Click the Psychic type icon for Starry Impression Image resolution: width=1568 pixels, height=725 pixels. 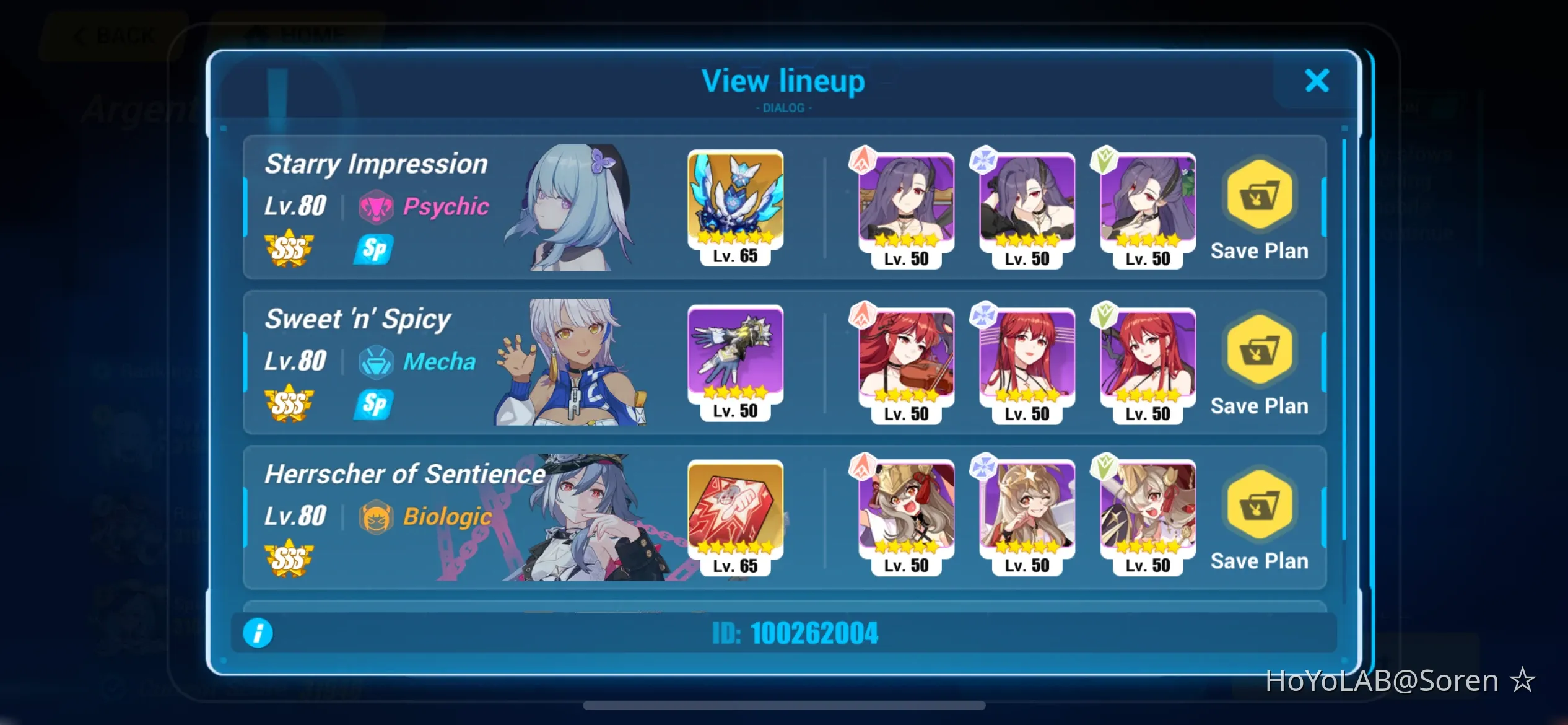(377, 207)
